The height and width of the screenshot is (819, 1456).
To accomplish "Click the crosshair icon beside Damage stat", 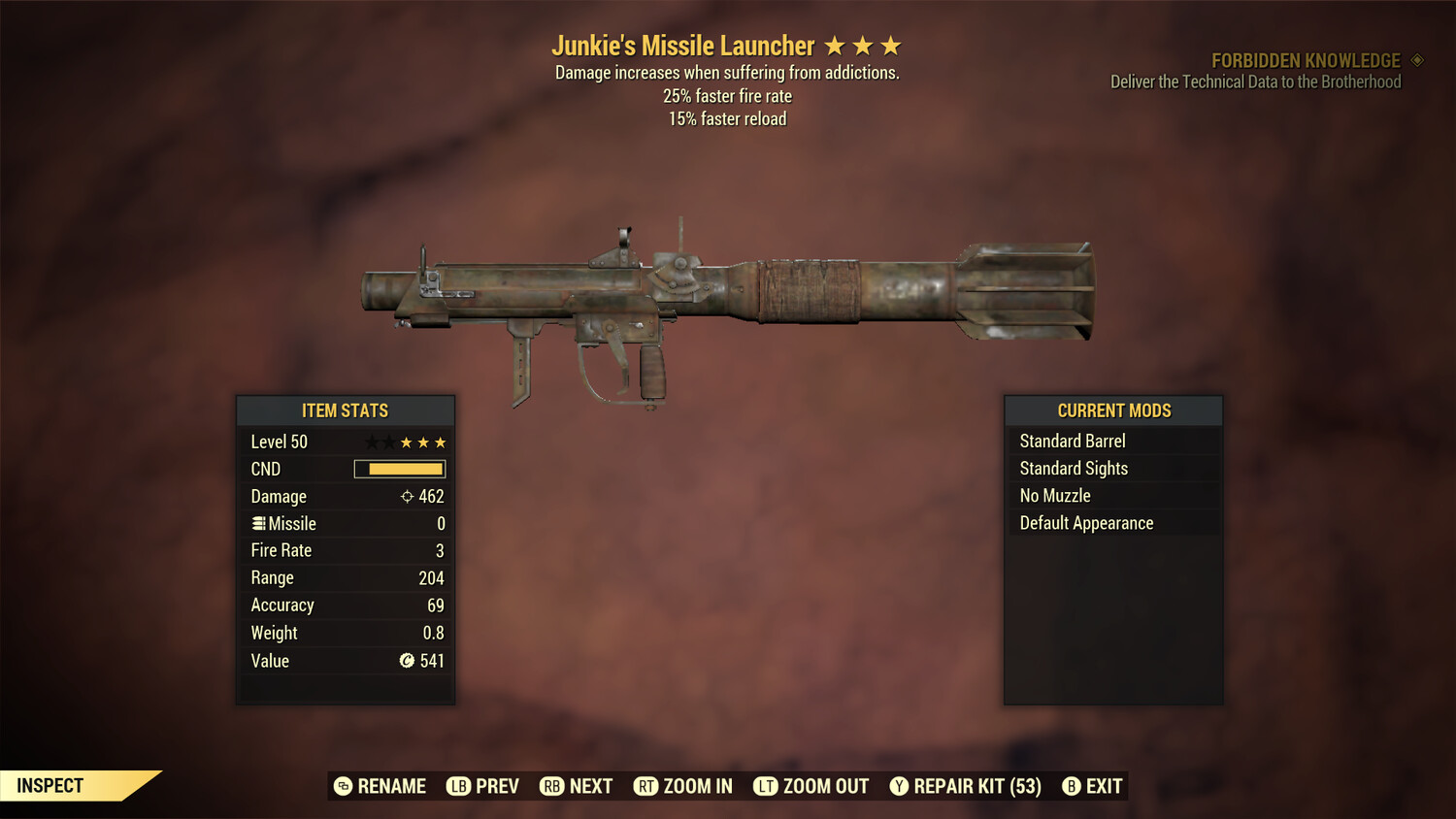I will pos(407,496).
